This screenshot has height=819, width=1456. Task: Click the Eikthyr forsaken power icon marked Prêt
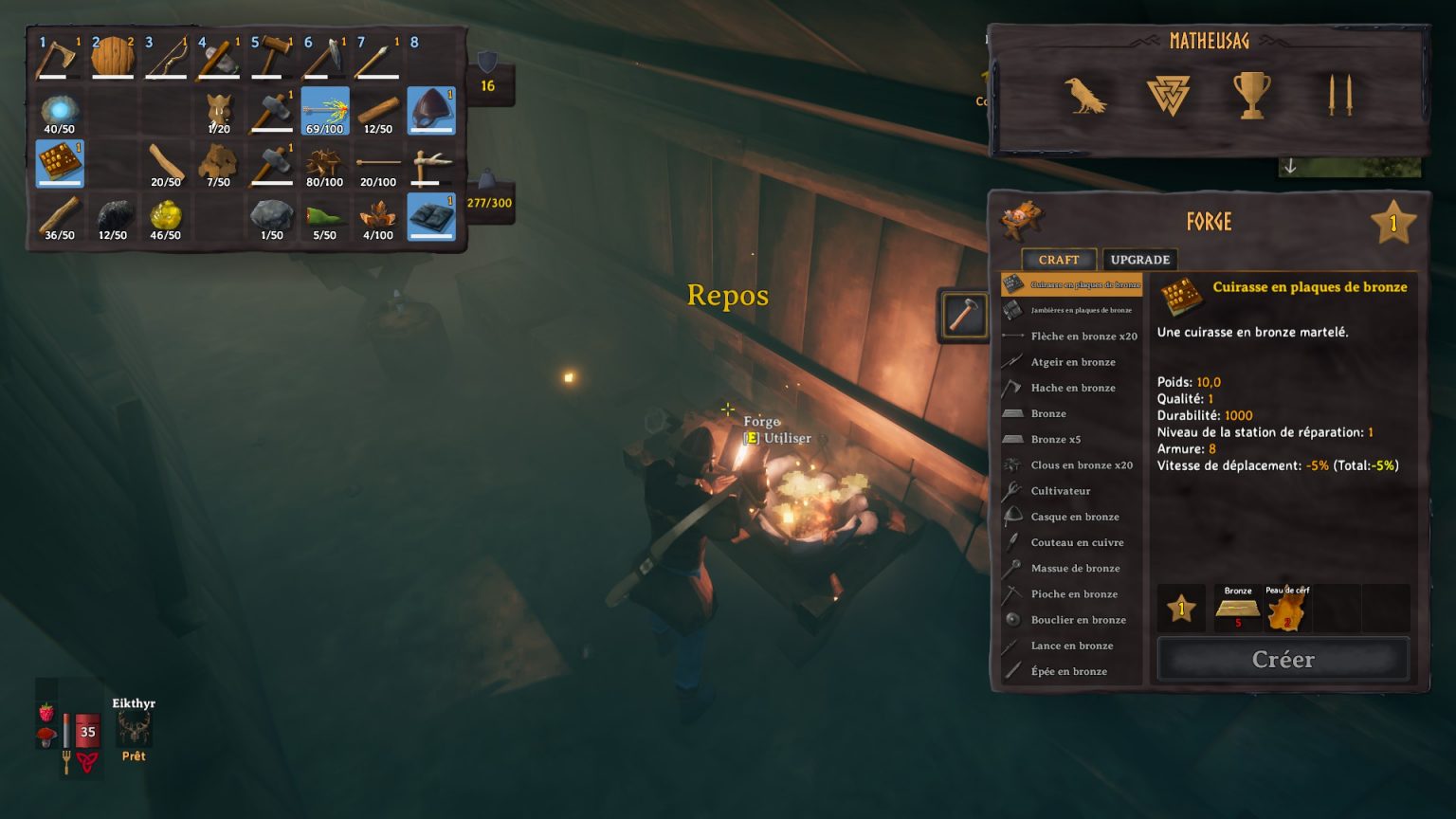click(133, 723)
